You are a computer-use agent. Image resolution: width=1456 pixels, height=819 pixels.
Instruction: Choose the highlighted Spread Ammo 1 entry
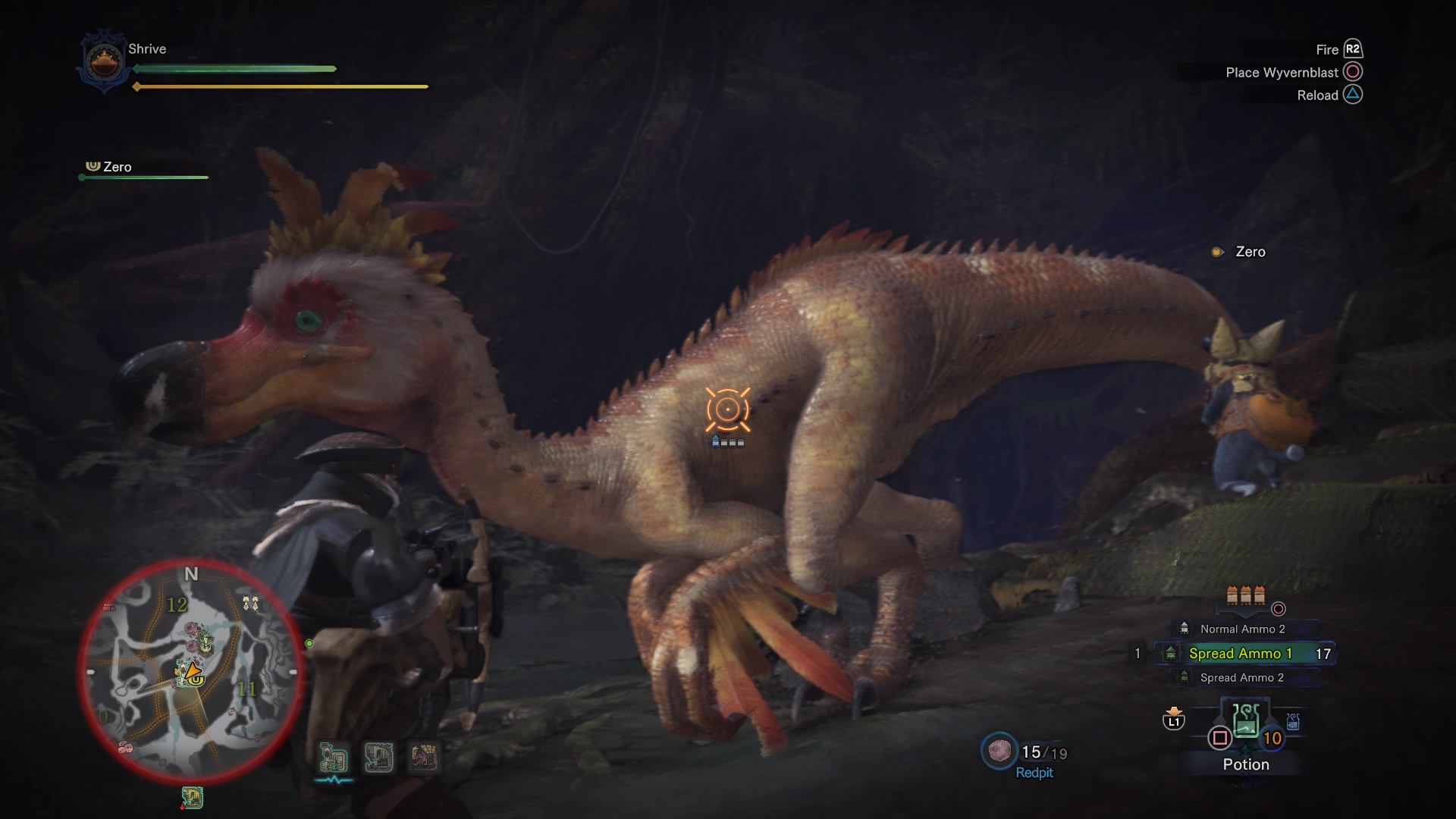click(x=1240, y=654)
